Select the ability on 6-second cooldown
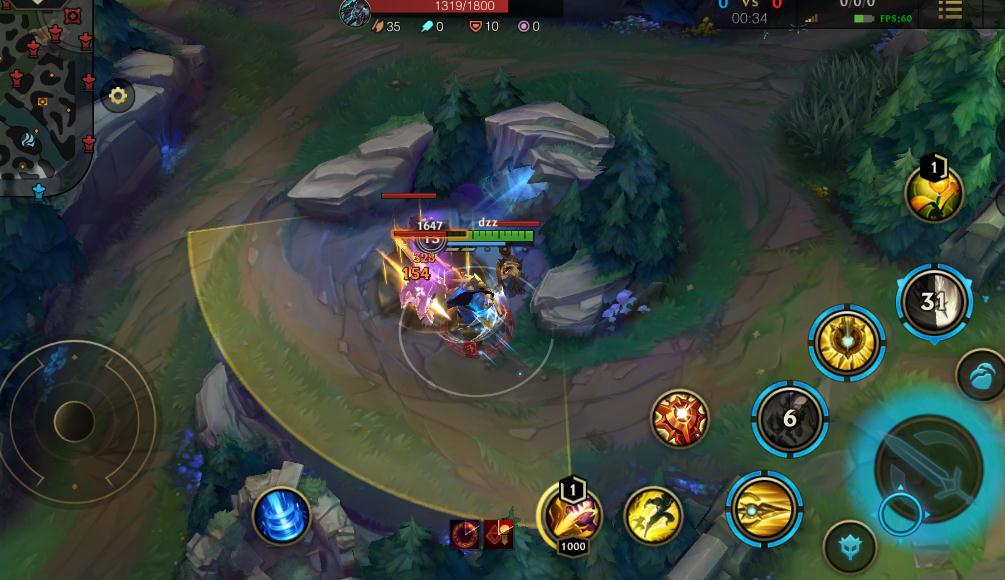The image size is (1005, 580). [x=789, y=418]
